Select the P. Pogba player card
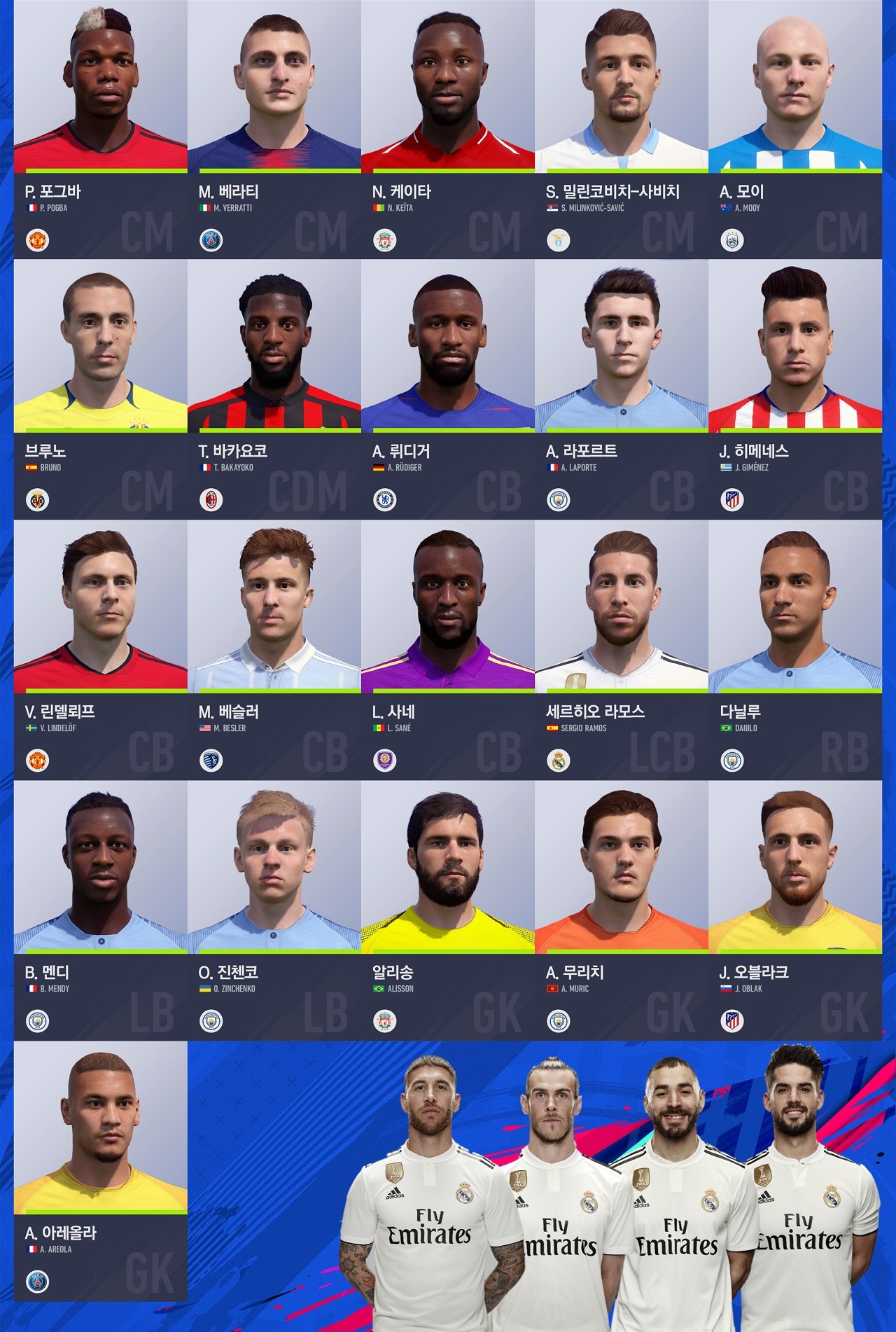 point(100,130)
